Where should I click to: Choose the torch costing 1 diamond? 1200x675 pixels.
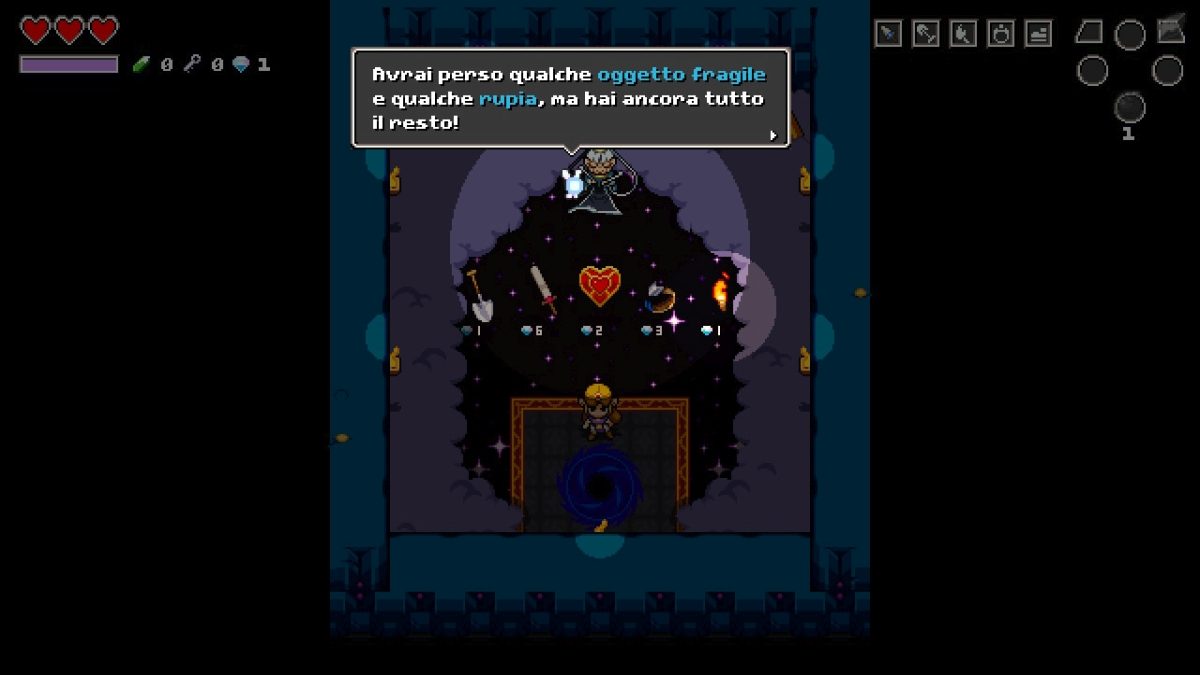[719, 293]
